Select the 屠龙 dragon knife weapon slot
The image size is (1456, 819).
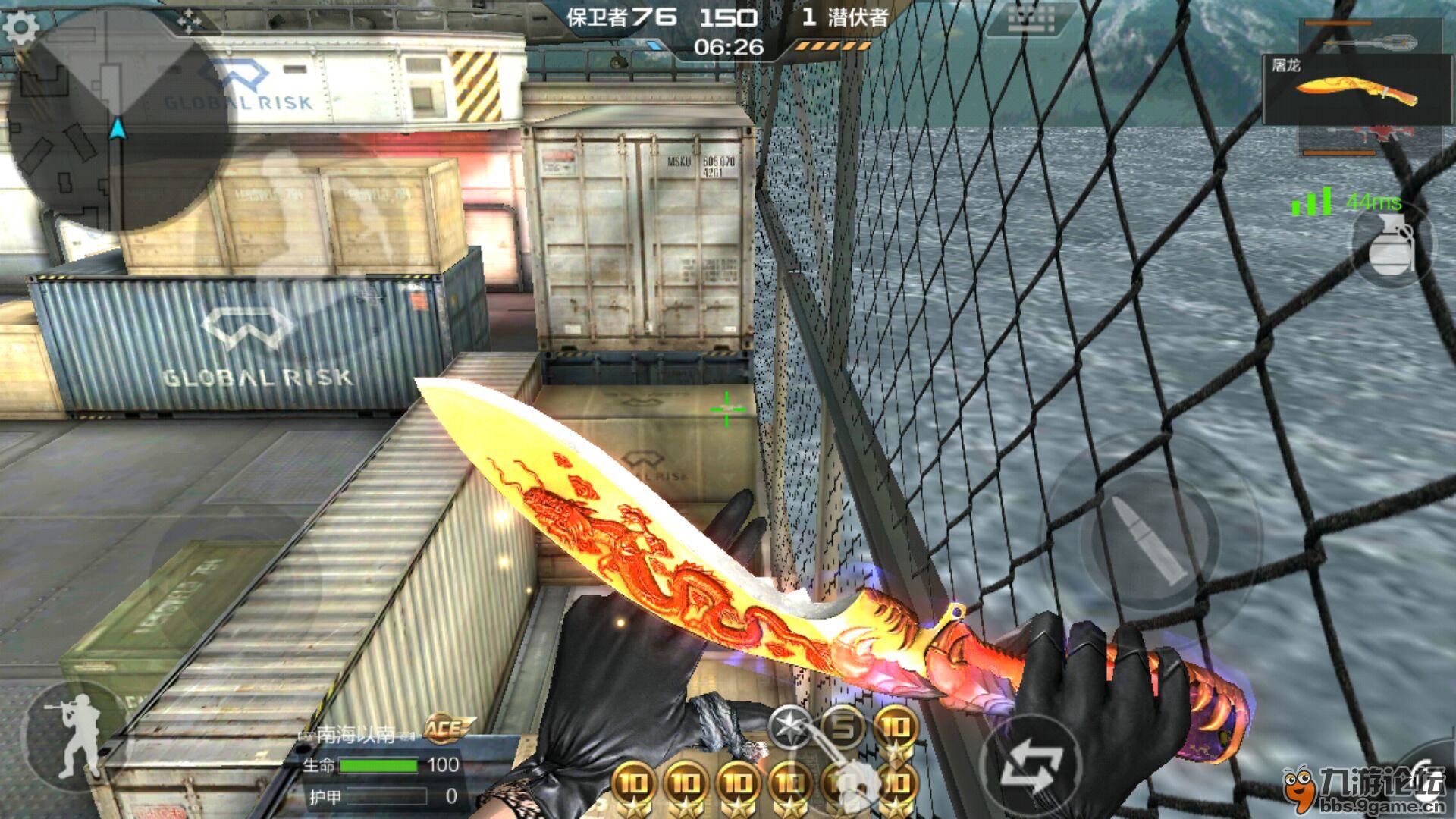tap(1357, 89)
